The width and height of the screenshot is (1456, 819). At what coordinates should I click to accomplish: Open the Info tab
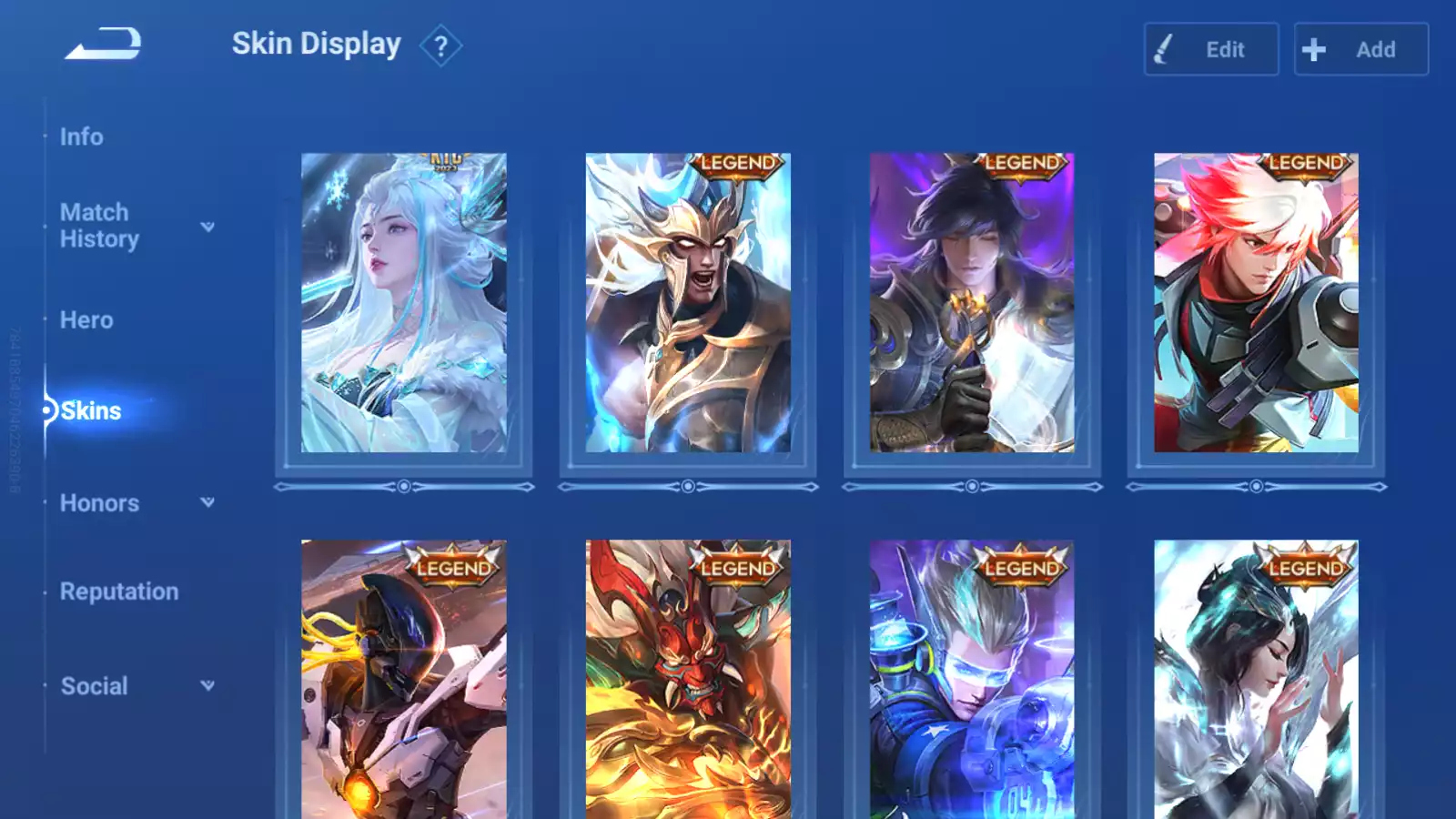click(x=81, y=136)
